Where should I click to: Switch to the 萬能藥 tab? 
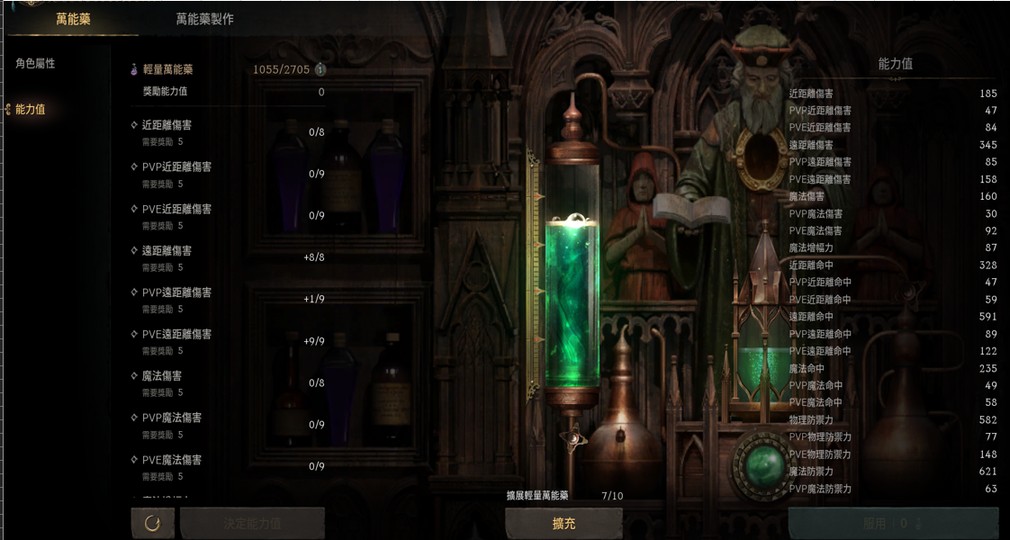72,18
